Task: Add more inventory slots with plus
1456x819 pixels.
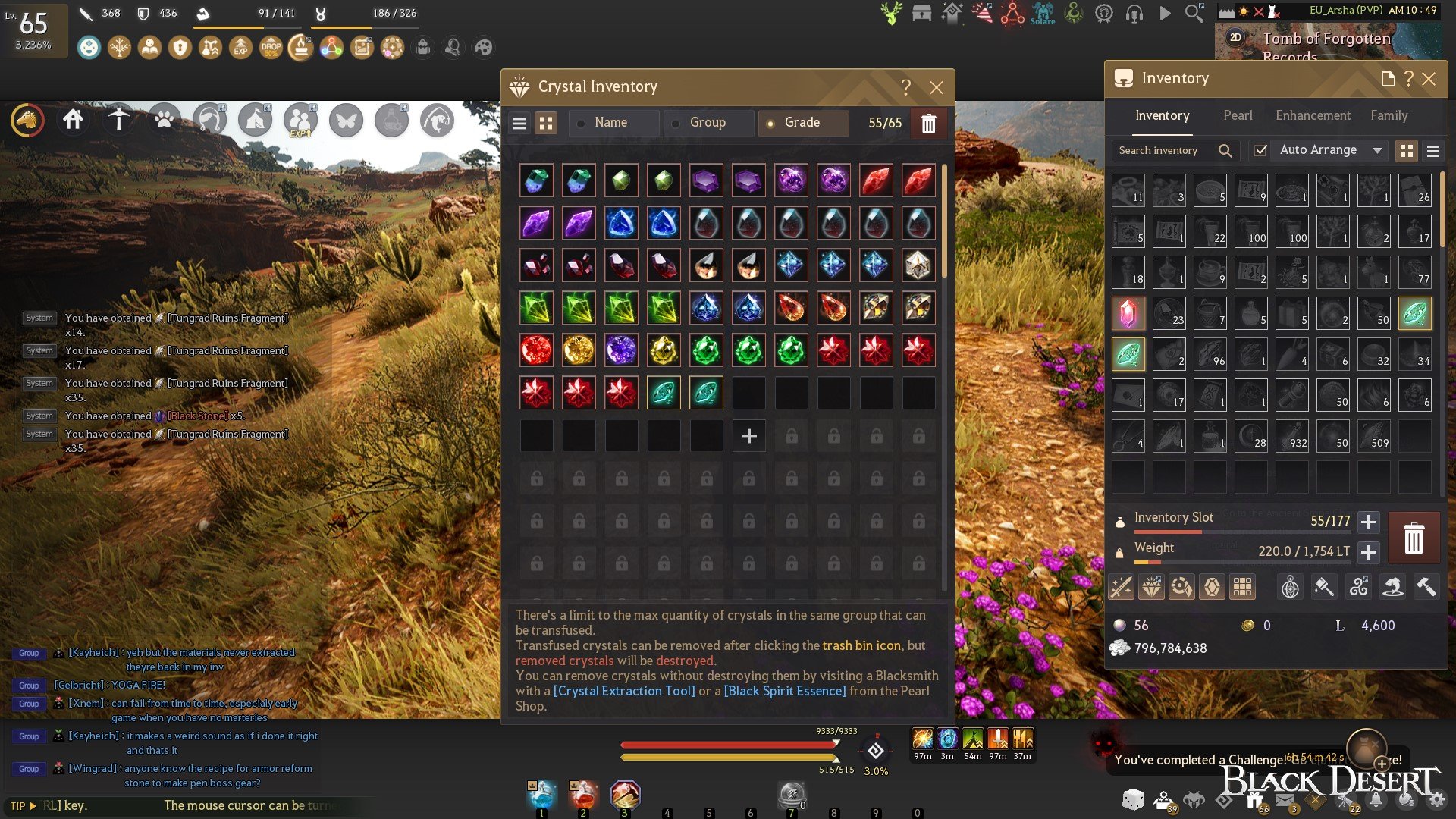Action: [1368, 522]
